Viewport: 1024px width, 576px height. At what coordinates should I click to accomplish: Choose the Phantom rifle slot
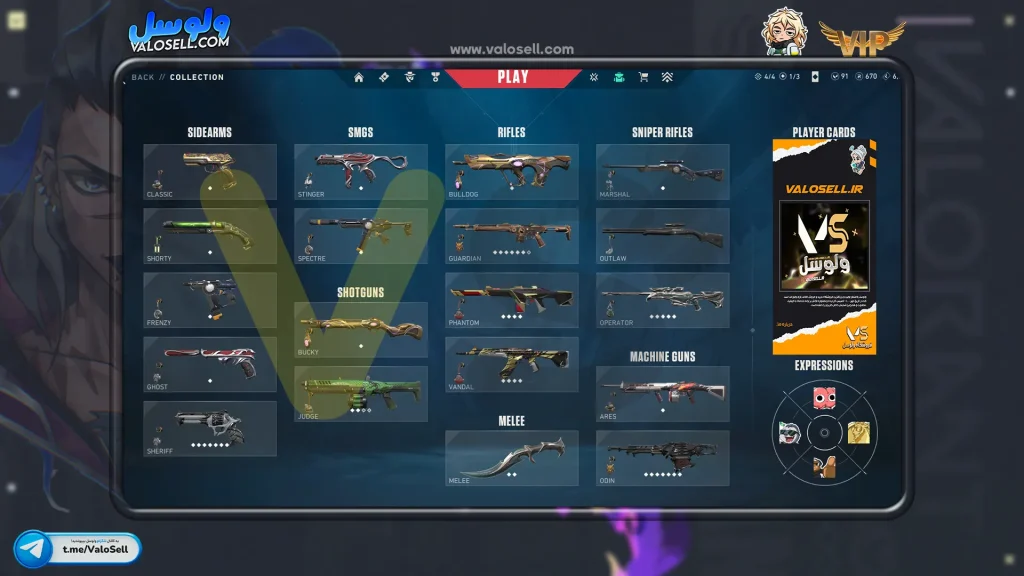(512, 300)
